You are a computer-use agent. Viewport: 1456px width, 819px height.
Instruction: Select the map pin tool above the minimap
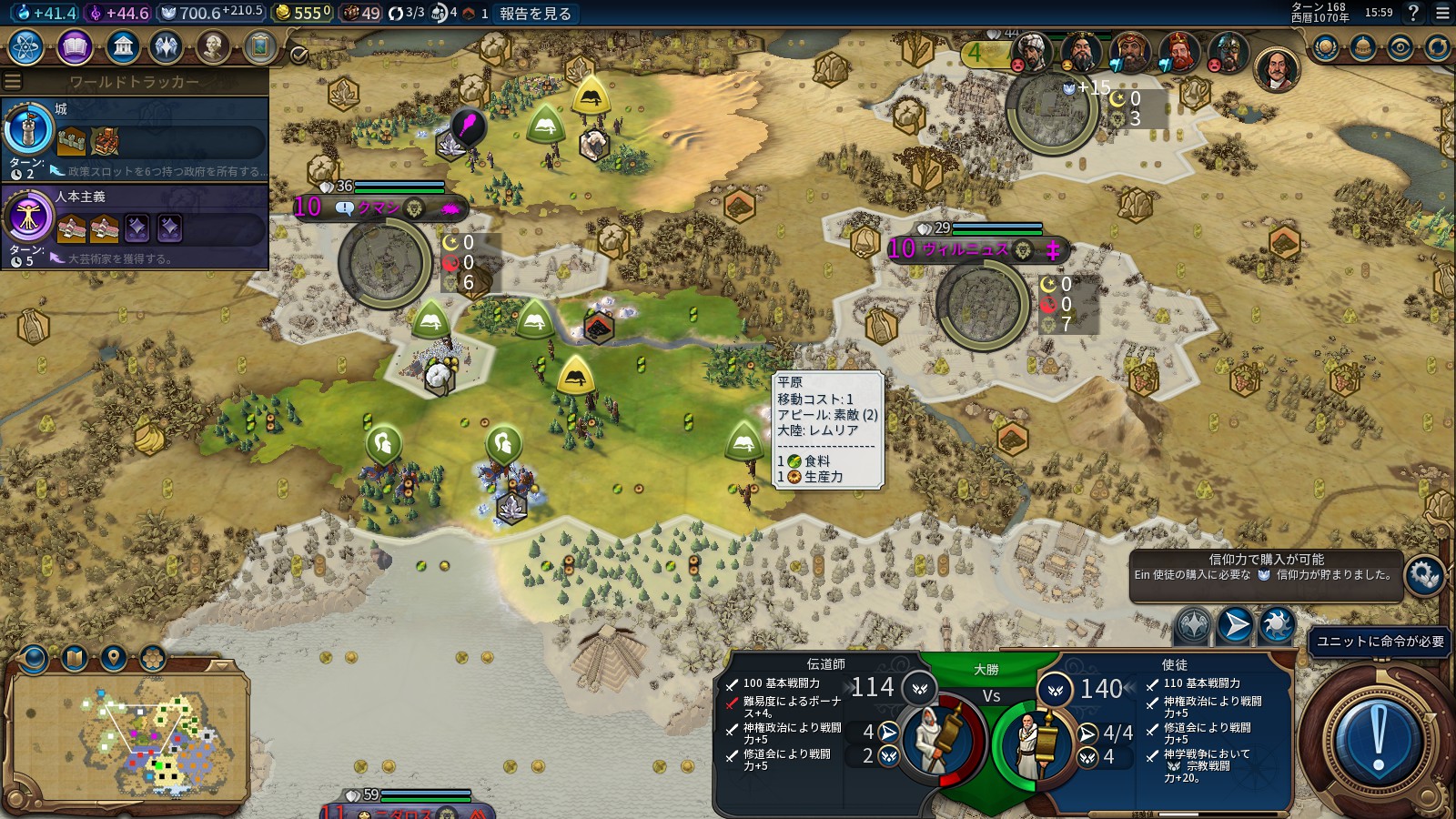click(112, 657)
